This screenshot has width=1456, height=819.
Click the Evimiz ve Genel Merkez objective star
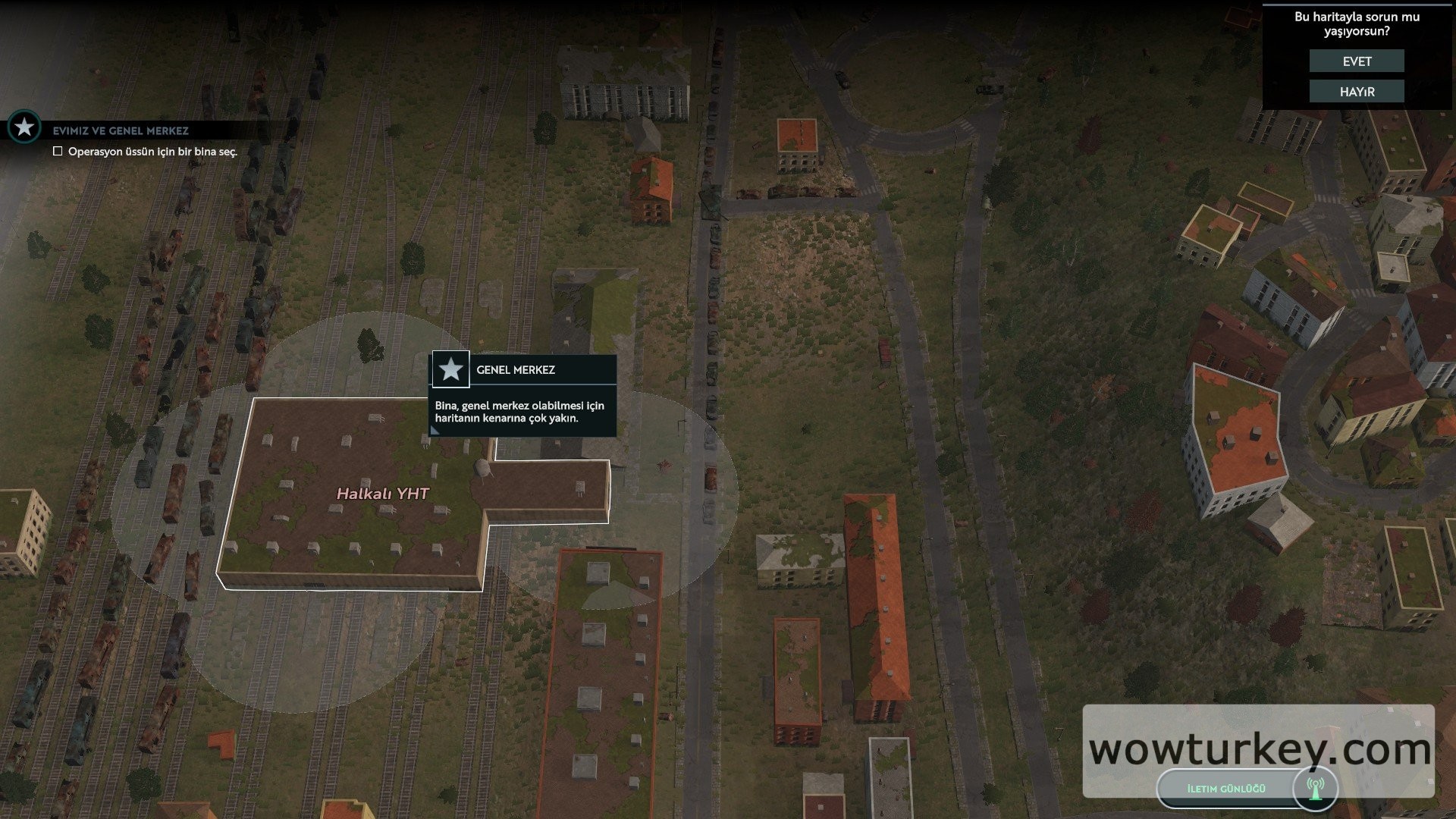coord(24,127)
